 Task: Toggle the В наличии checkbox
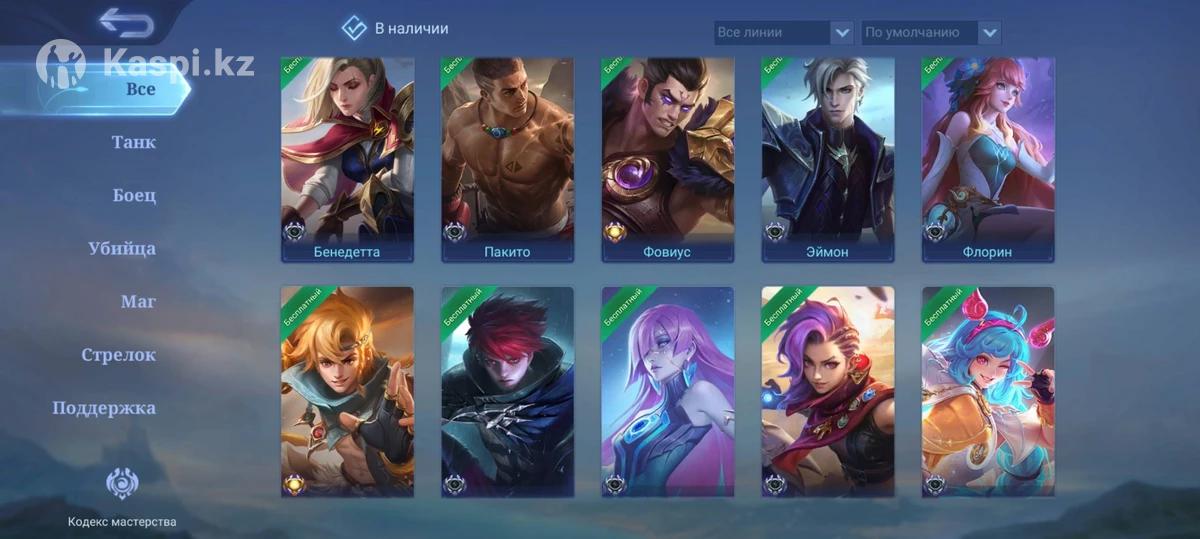coord(355,28)
